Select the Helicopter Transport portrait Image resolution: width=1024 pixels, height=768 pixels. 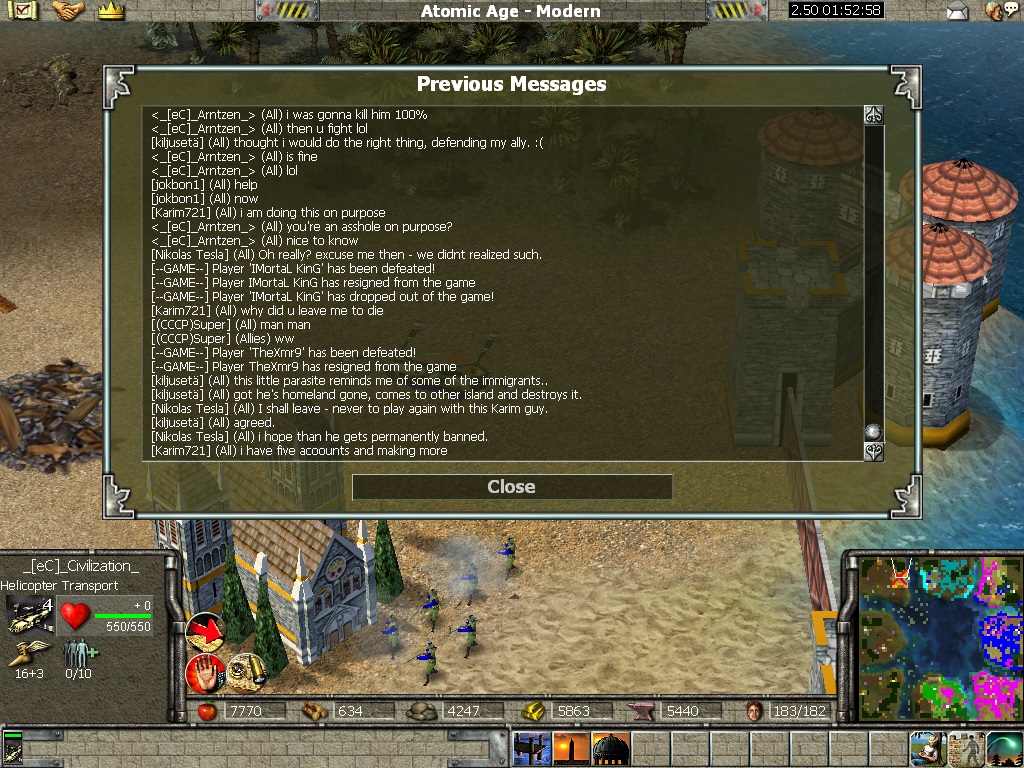click(29, 614)
